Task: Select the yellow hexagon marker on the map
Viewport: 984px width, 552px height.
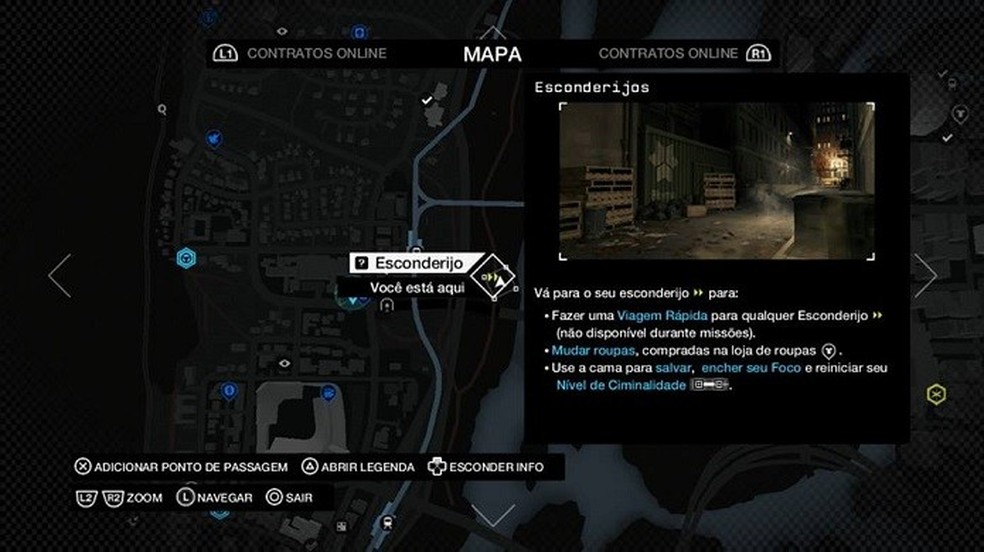Action: coord(936,394)
